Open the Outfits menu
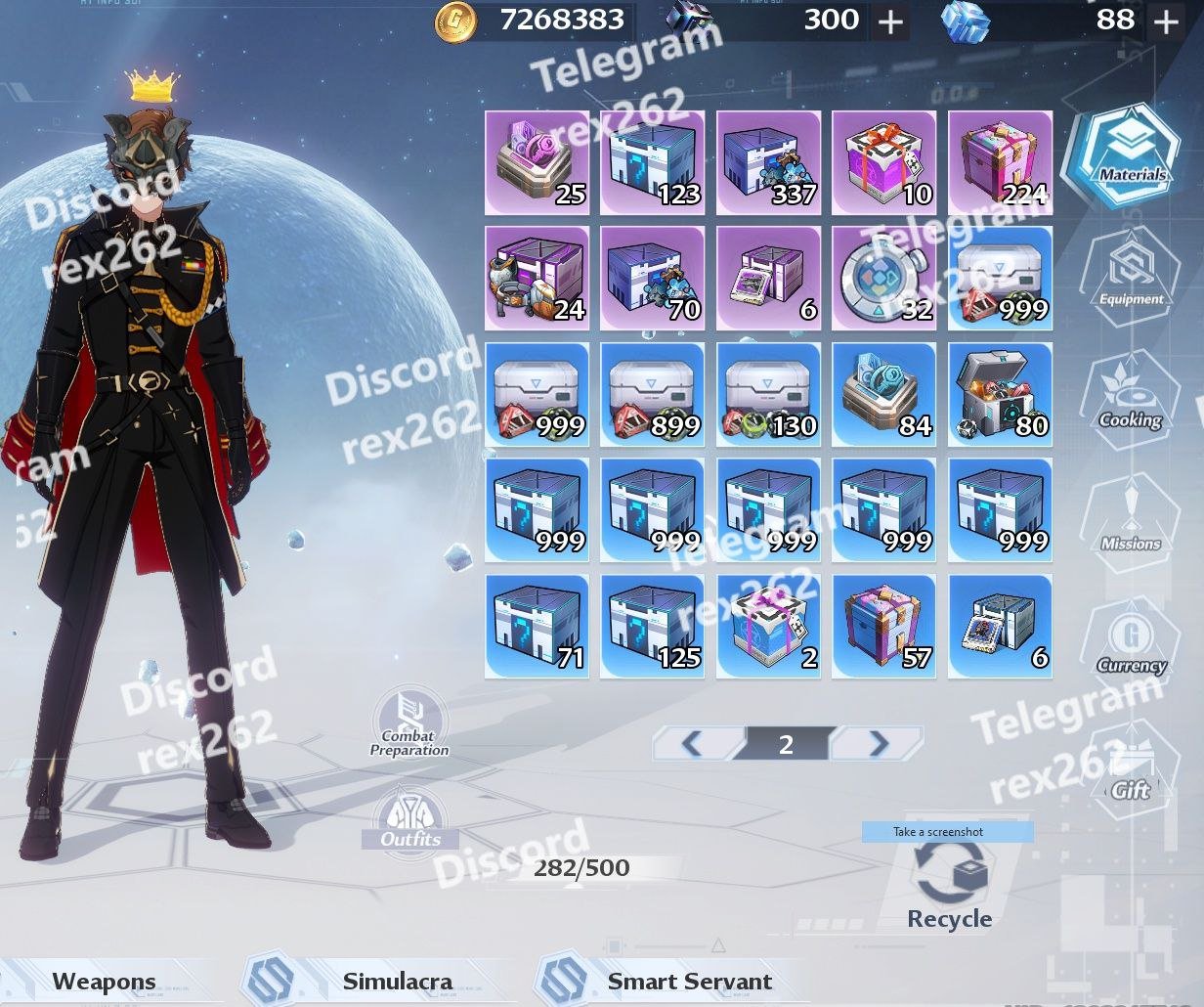Viewport: 1204px width, 1007px height. coord(410,819)
